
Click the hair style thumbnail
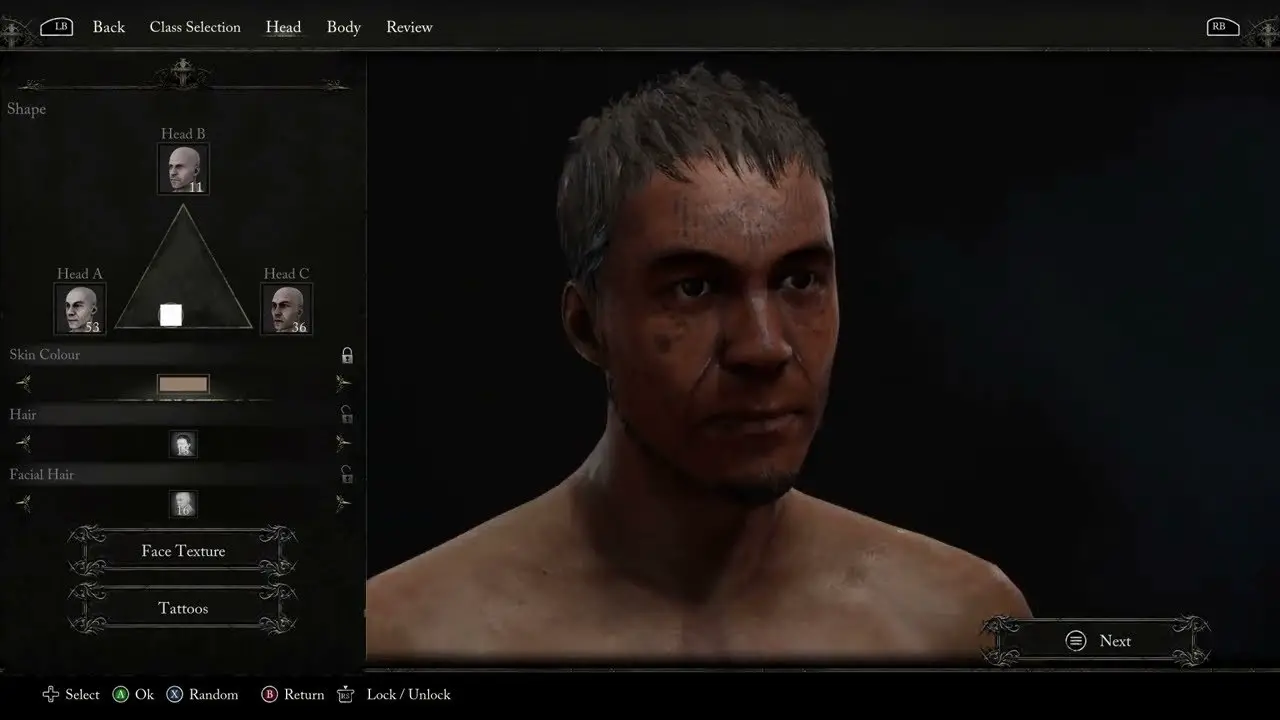[183, 444]
